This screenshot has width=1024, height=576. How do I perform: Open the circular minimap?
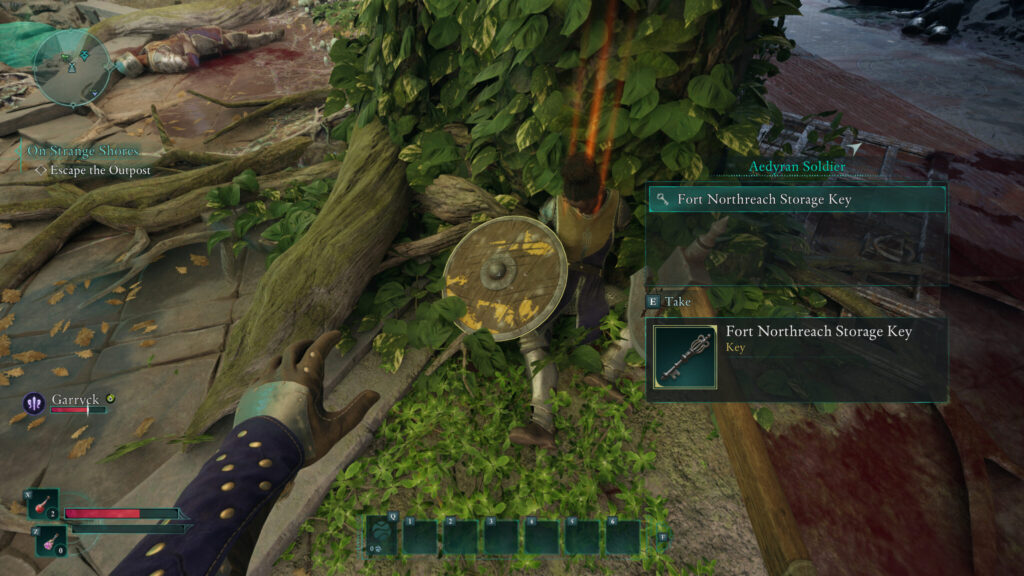(x=71, y=67)
